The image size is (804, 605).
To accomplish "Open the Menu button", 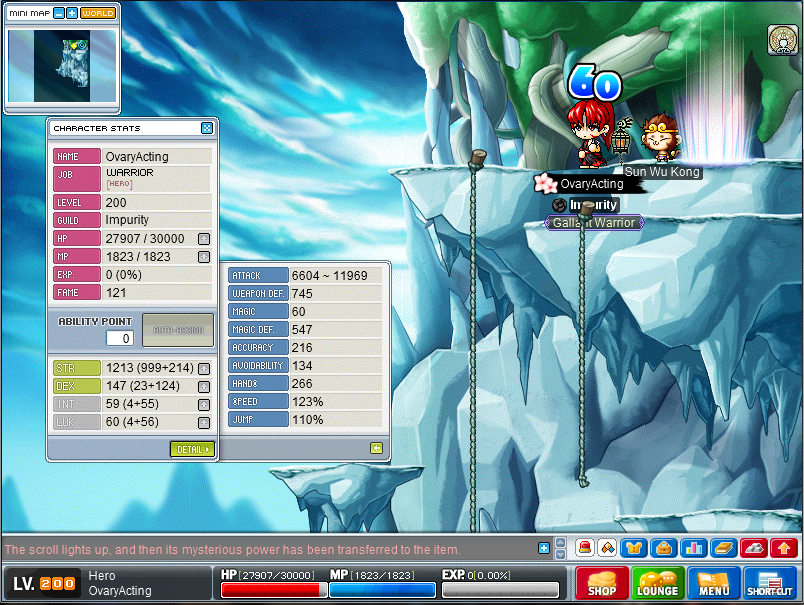I will 714,583.
